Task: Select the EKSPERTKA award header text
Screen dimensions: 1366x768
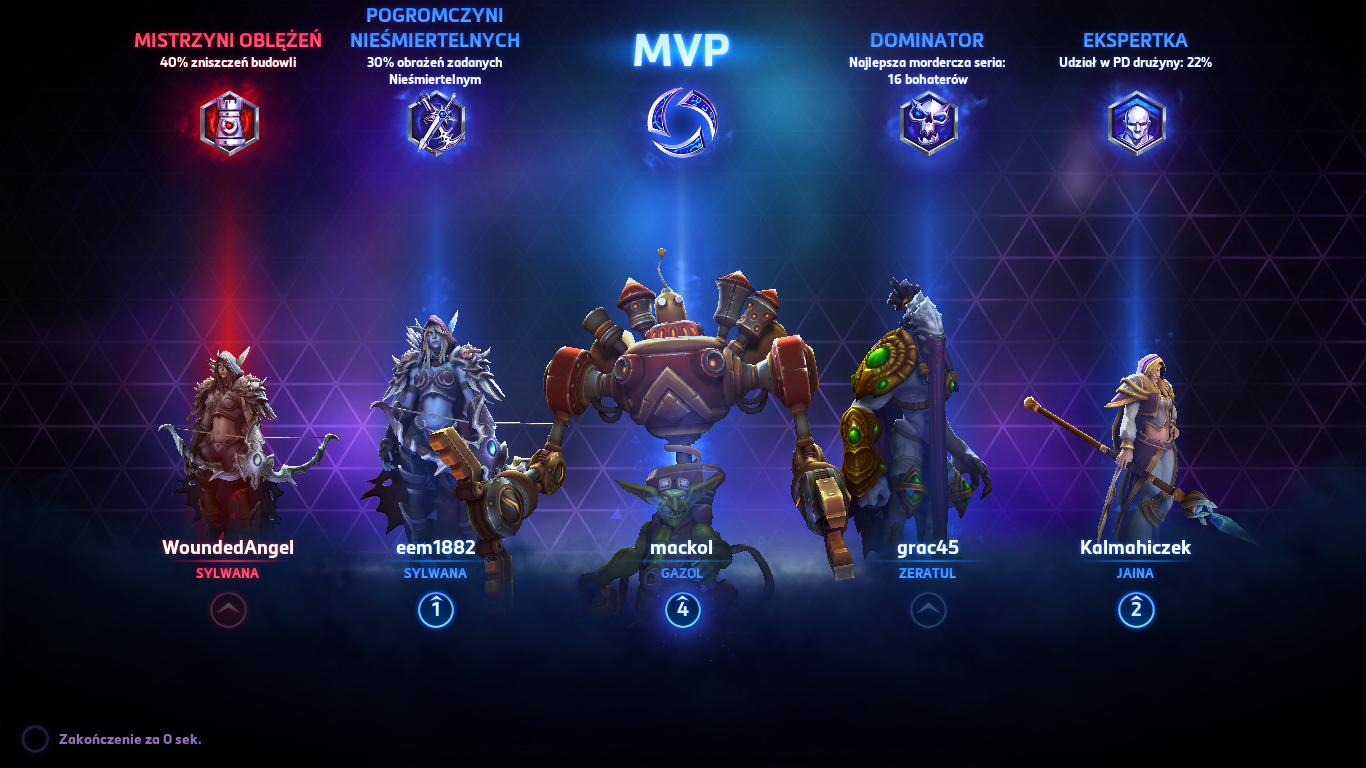Action: click(1135, 41)
